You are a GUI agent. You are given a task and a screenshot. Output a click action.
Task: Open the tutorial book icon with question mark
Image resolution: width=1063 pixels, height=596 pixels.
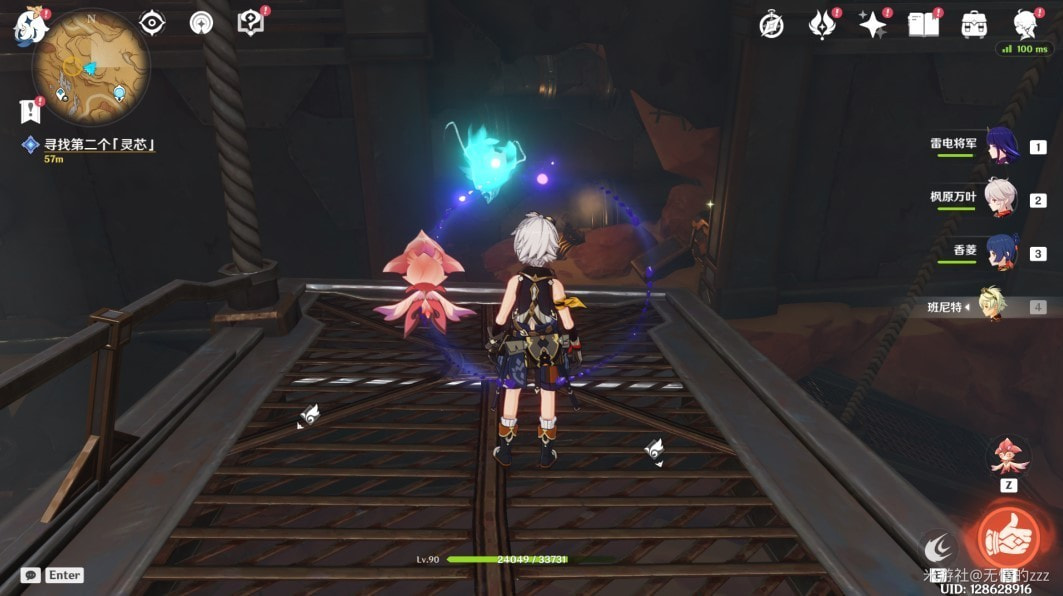click(251, 22)
